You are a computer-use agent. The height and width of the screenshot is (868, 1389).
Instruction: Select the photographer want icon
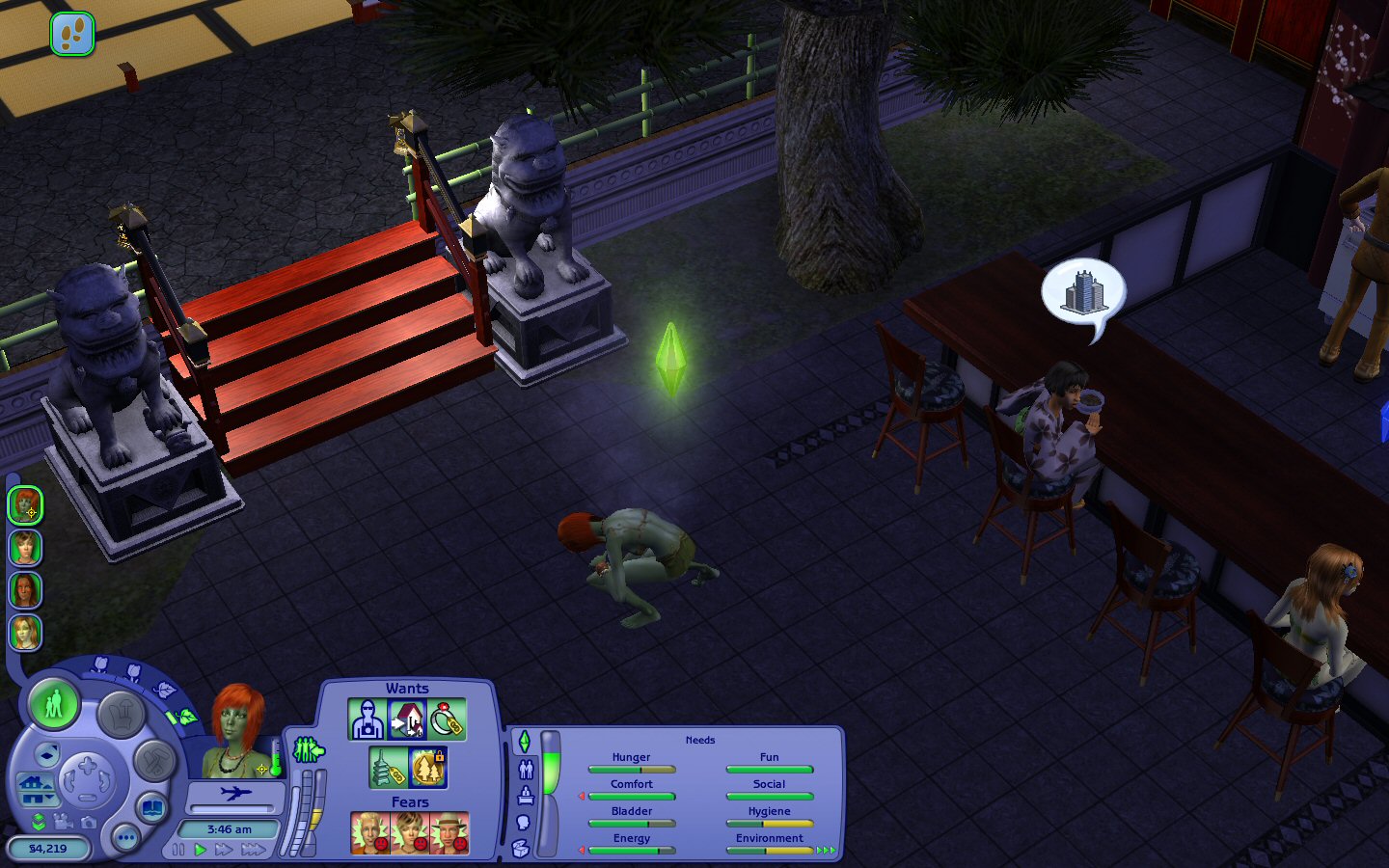367,719
